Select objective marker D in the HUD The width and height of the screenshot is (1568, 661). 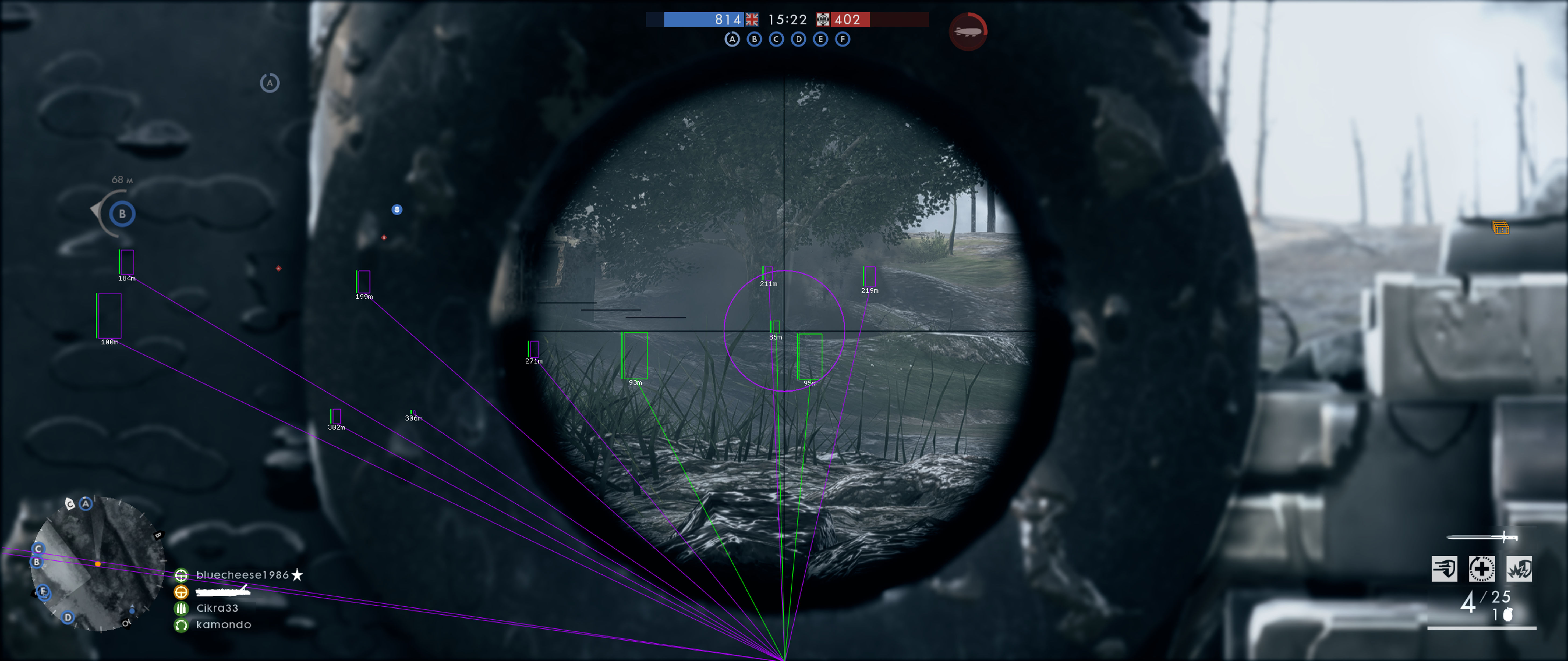tap(799, 39)
